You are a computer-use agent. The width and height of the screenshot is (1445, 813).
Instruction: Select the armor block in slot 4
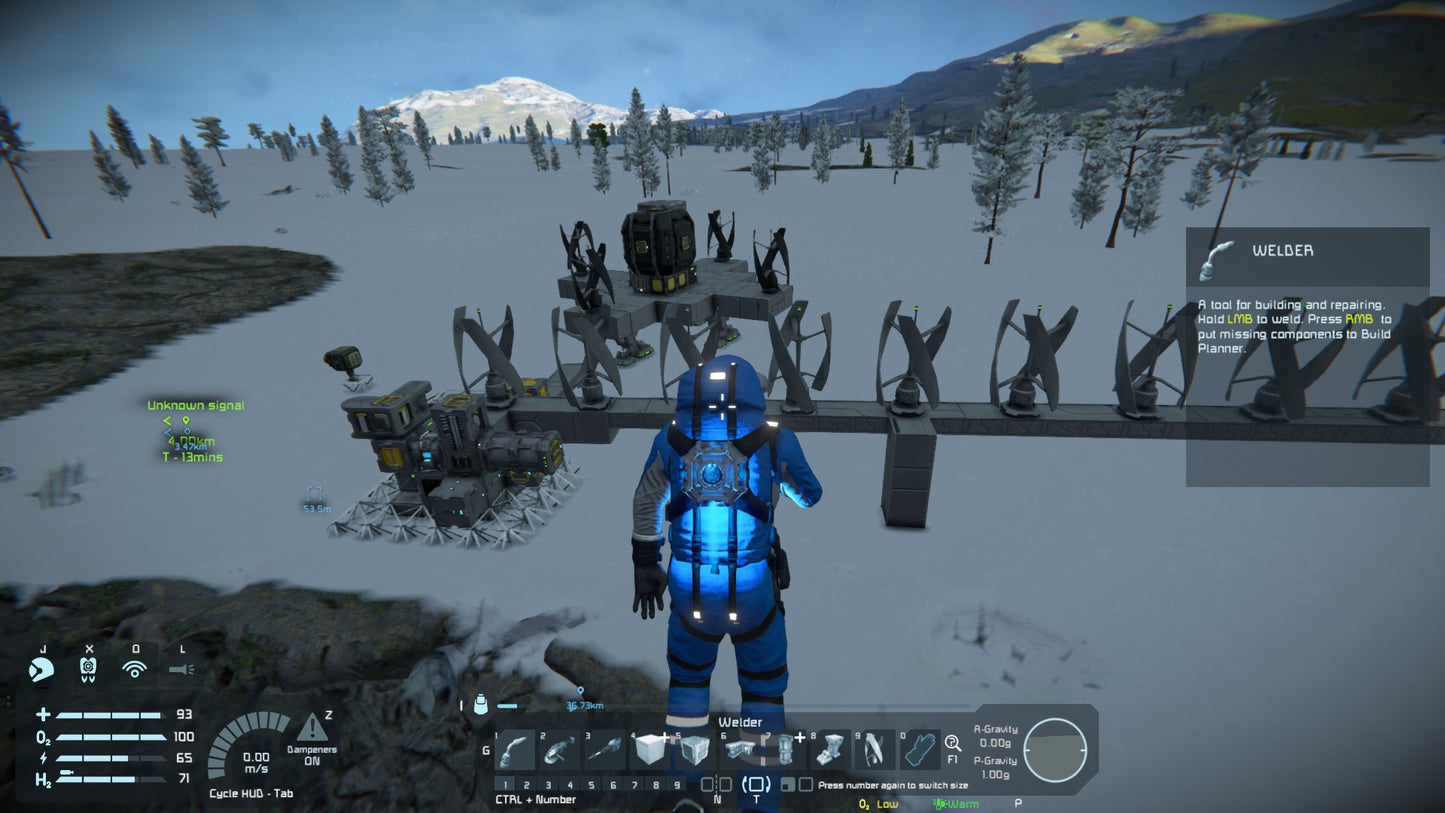point(649,750)
